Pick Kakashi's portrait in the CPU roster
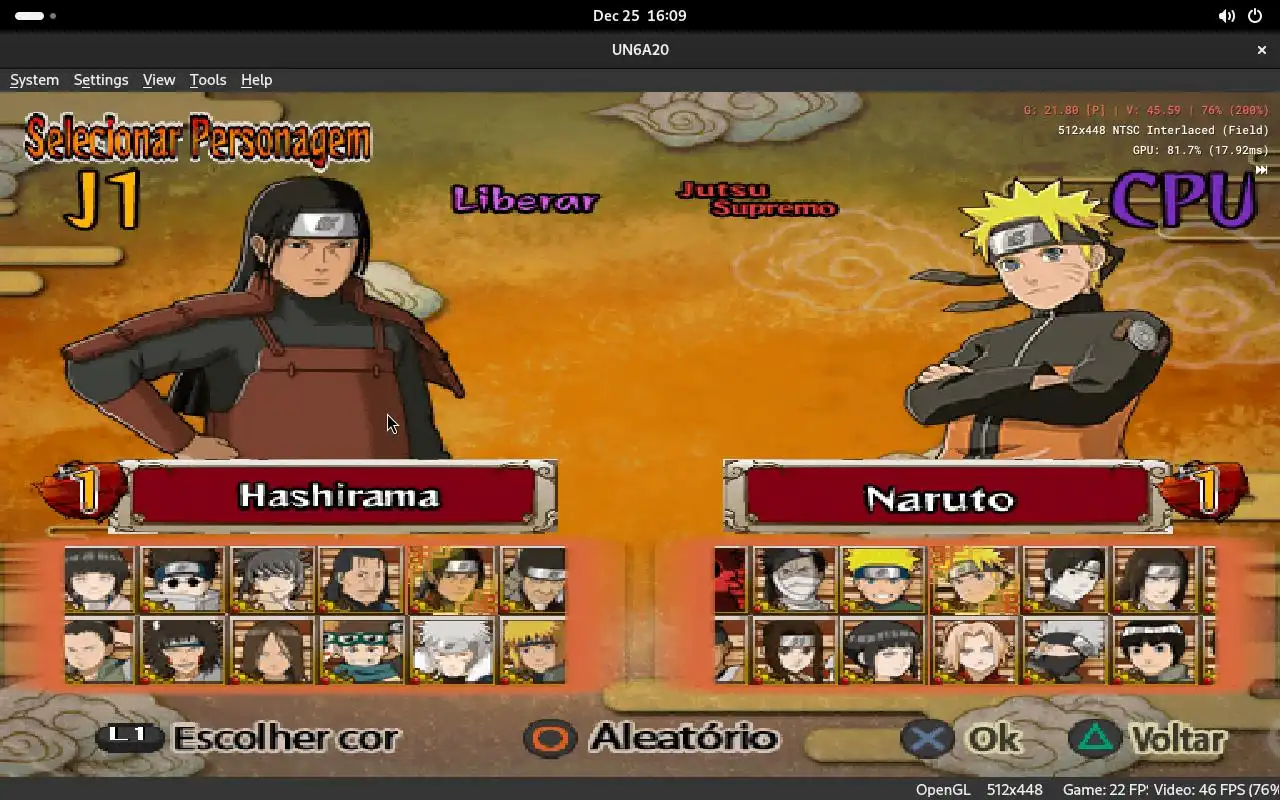This screenshot has height=800, width=1280. click(1064, 650)
